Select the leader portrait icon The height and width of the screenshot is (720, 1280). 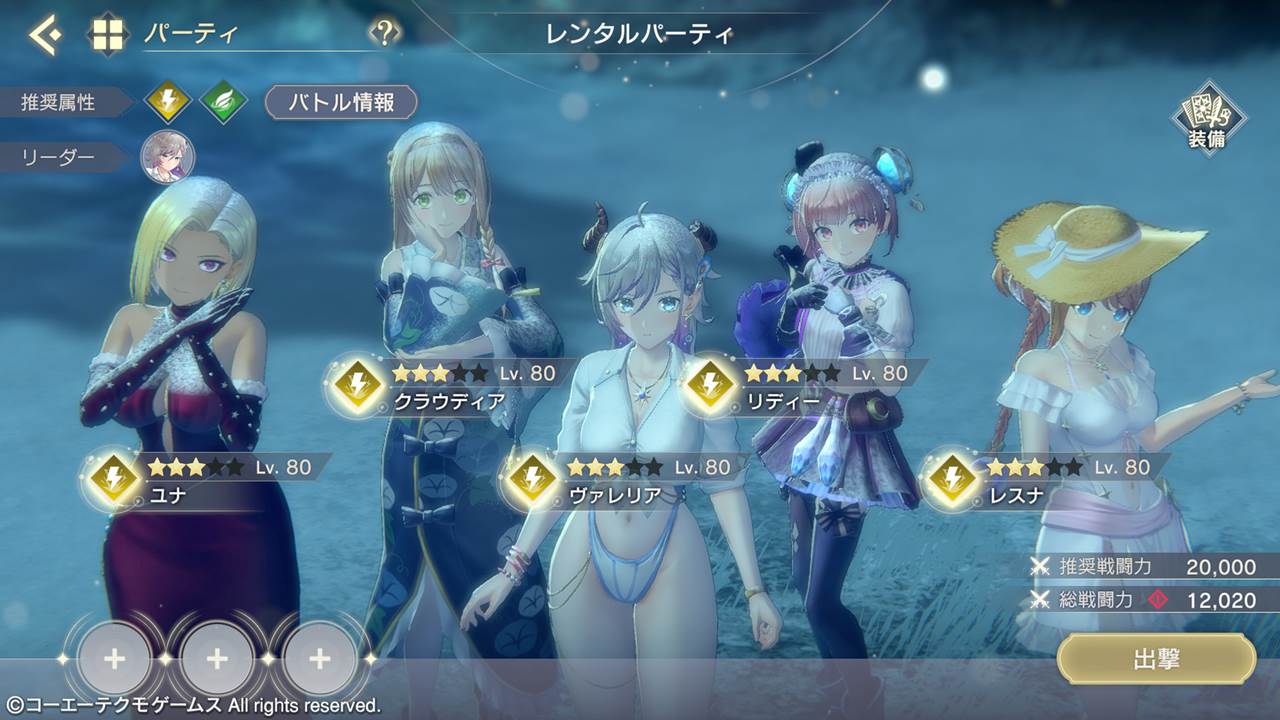[x=167, y=157]
